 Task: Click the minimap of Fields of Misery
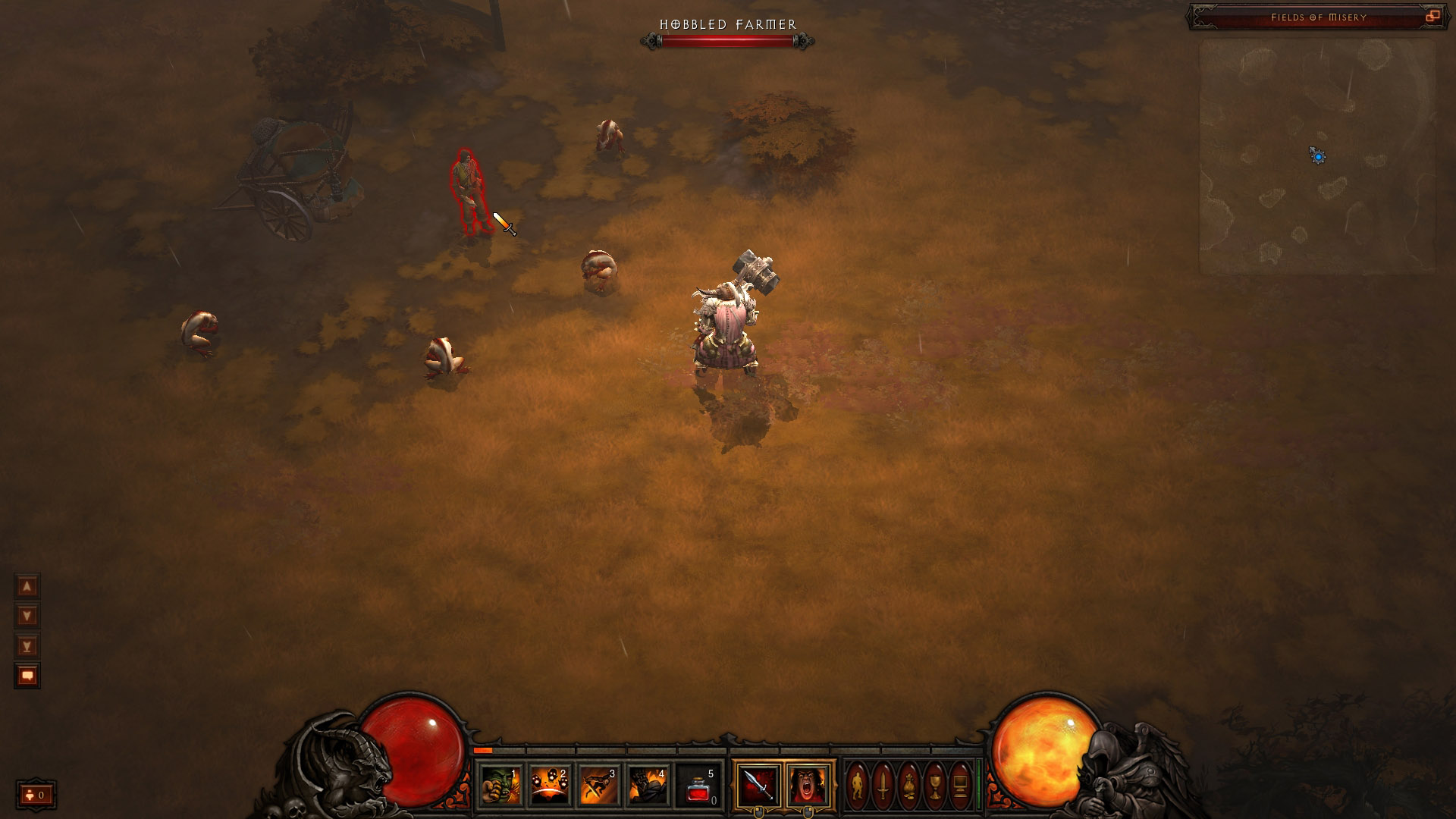pos(1317,157)
